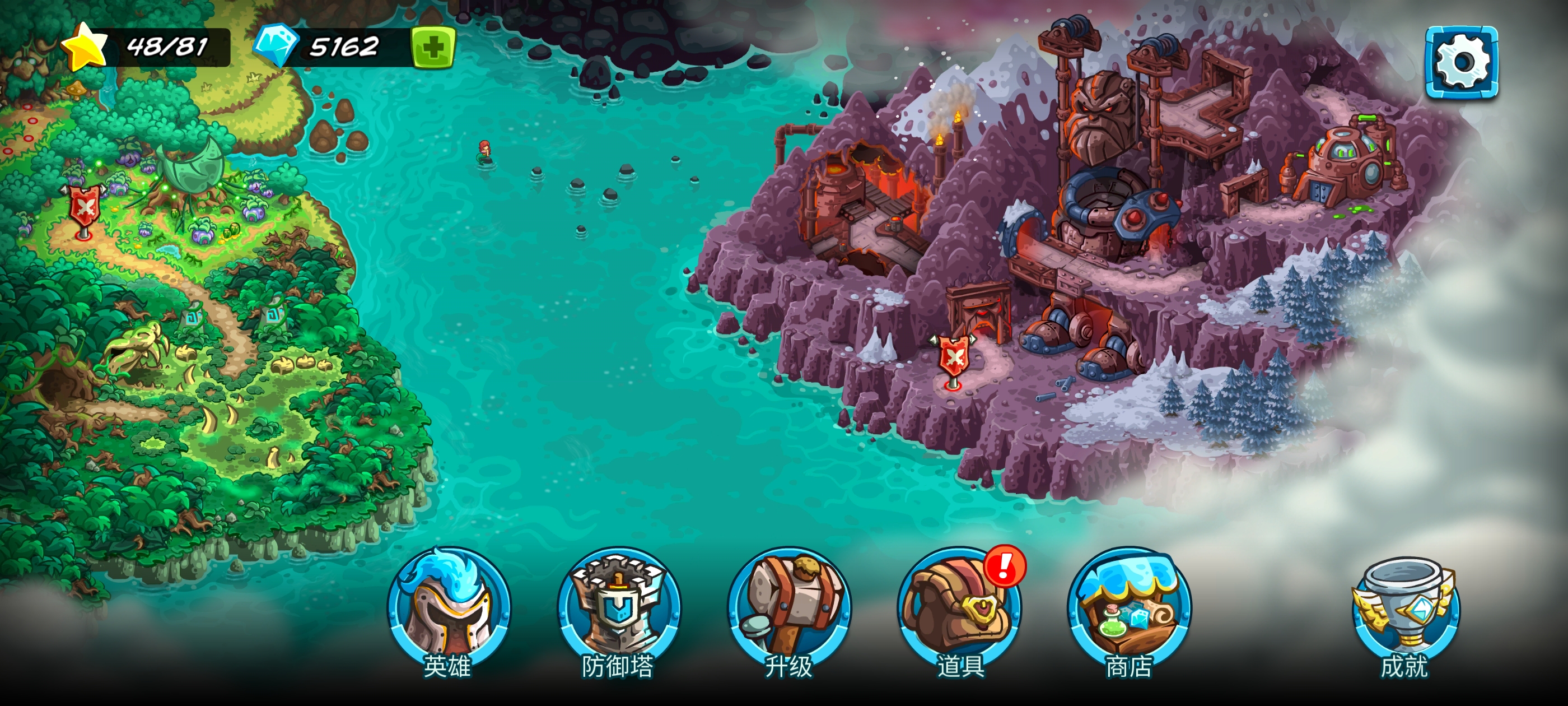Open the 防御塔 towers menu
The image size is (1568, 706).
[x=618, y=610]
